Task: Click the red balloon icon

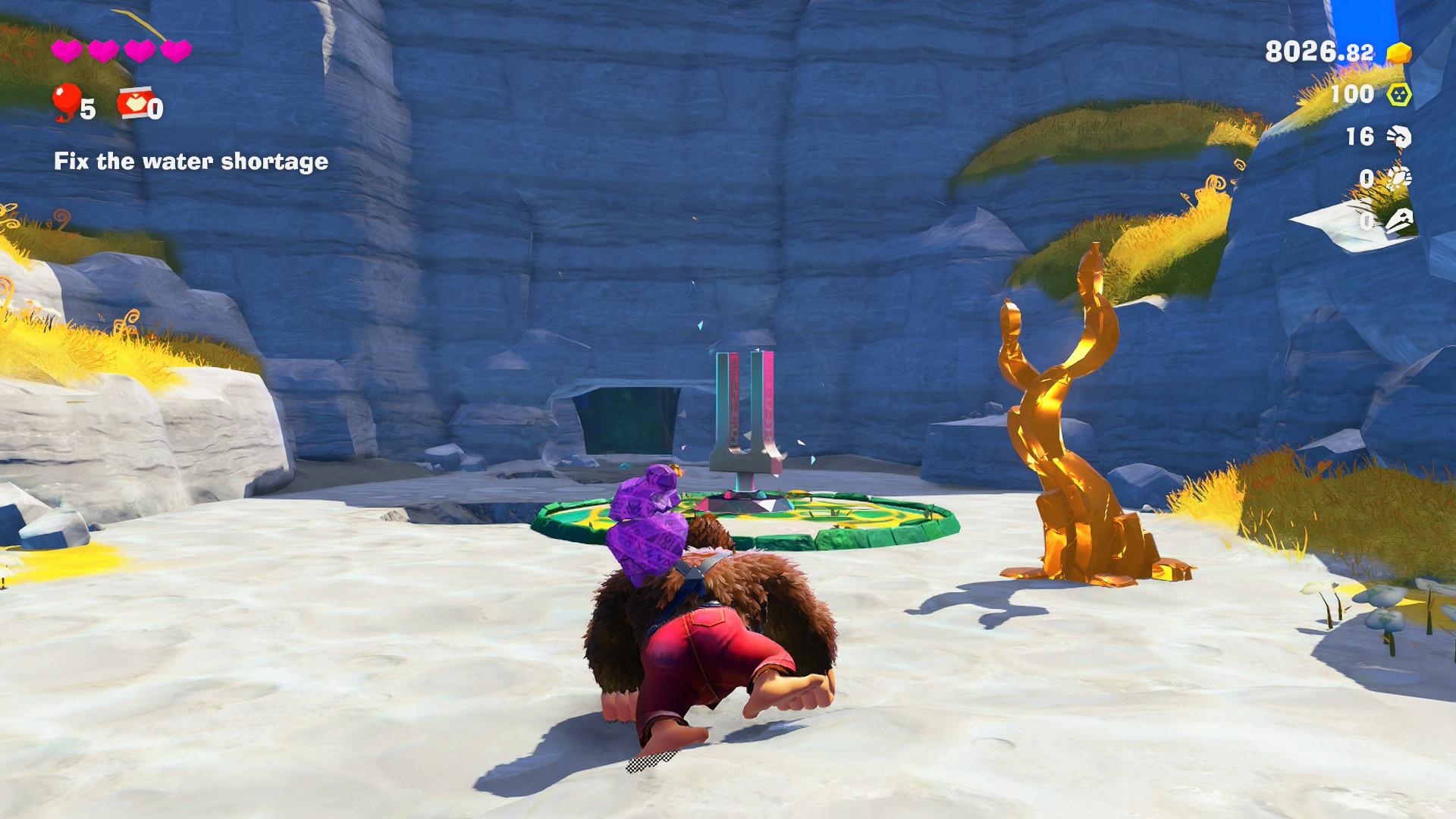Action: pyautogui.click(x=67, y=102)
